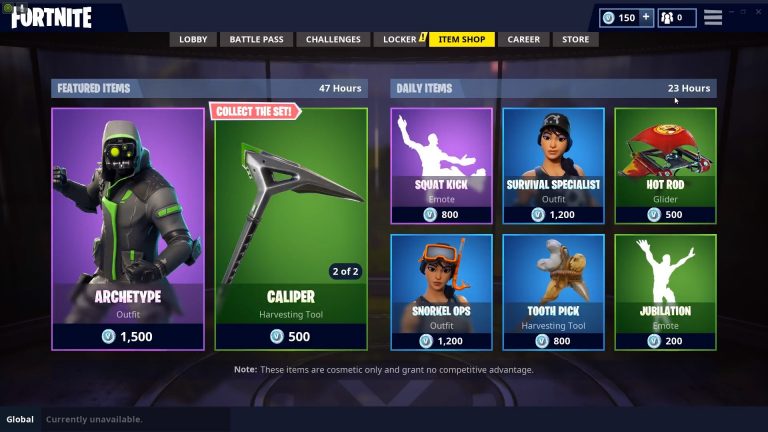Viewport: 768px width, 432px height.
Task: Select the Tooth Pick harvesting tool
Action: click(553, 291)
